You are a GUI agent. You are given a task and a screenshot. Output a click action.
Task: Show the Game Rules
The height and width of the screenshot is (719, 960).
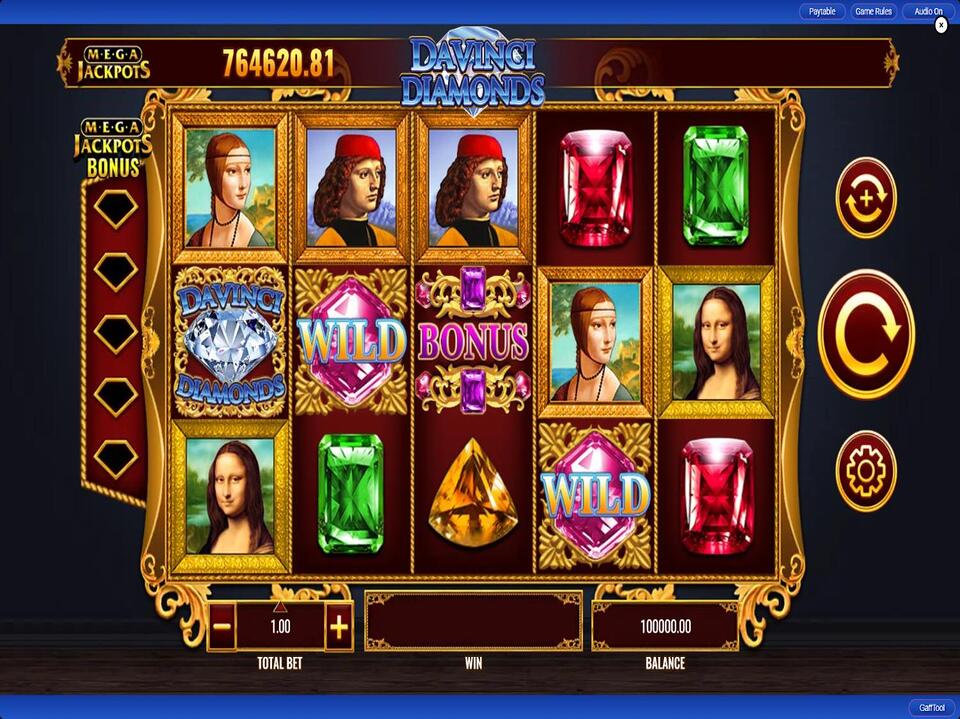click(x=873, y=12)
